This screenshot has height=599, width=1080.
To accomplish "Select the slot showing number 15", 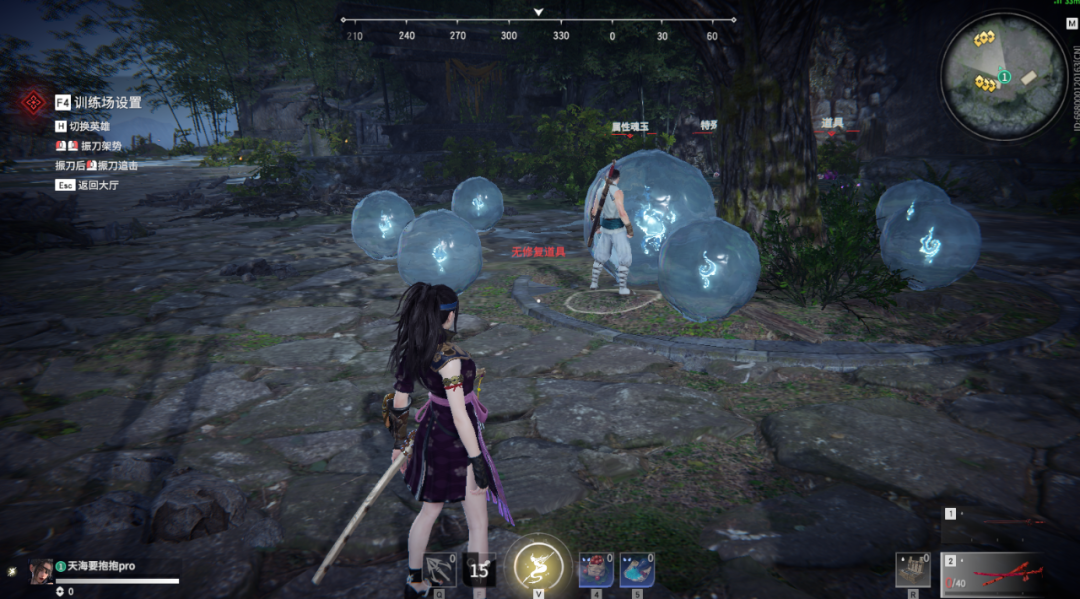I will pos(479,569).
